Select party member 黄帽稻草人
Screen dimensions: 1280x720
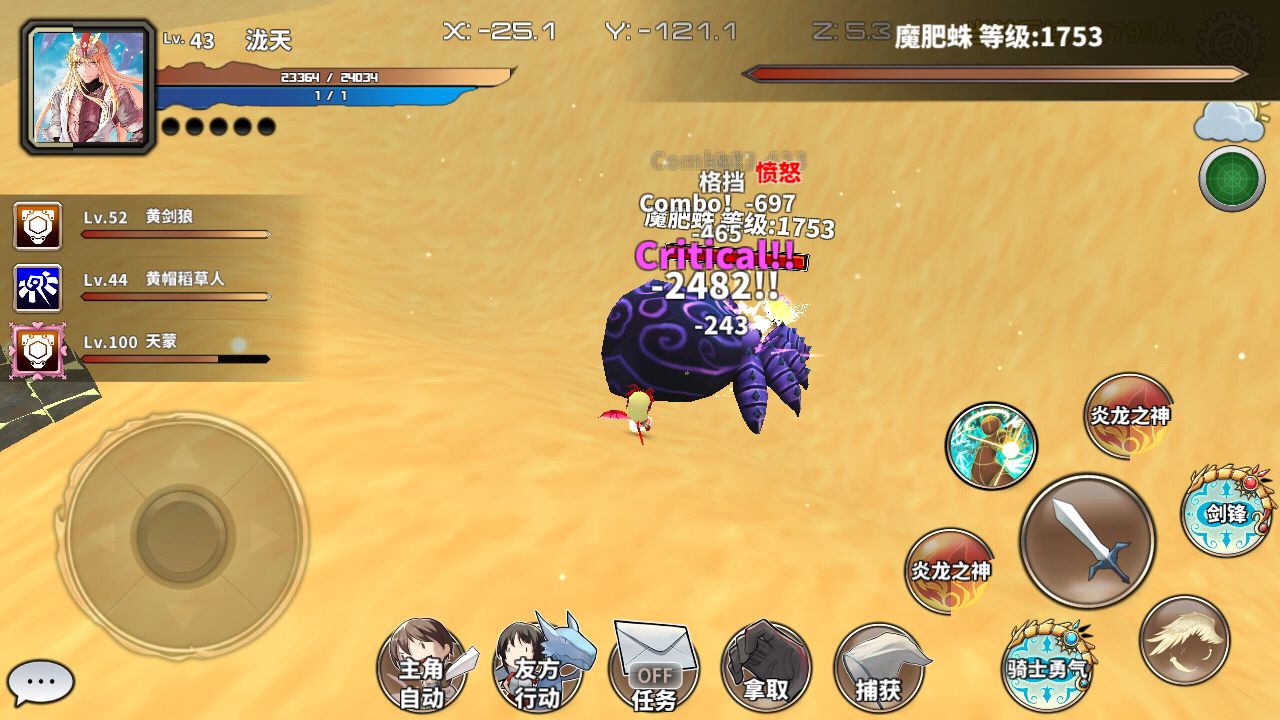pyautogui.click(x=38, y=288)
